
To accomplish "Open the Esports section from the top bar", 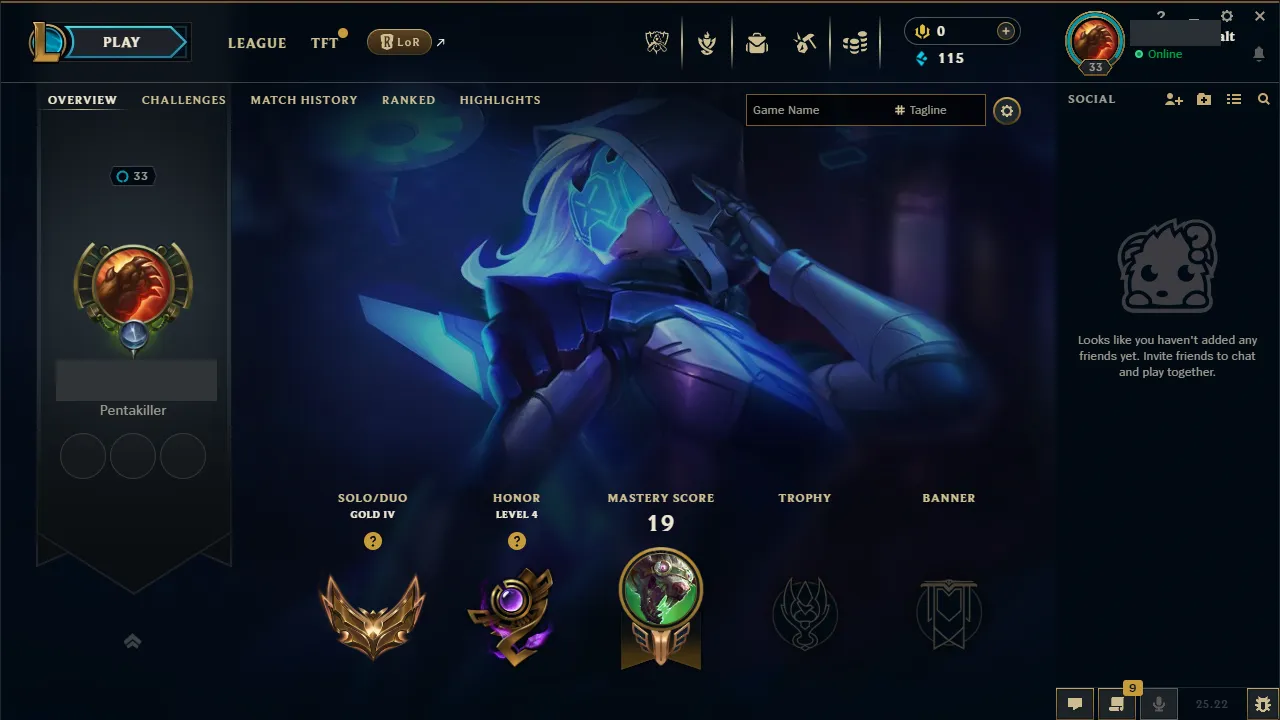I will coord(656,42).
